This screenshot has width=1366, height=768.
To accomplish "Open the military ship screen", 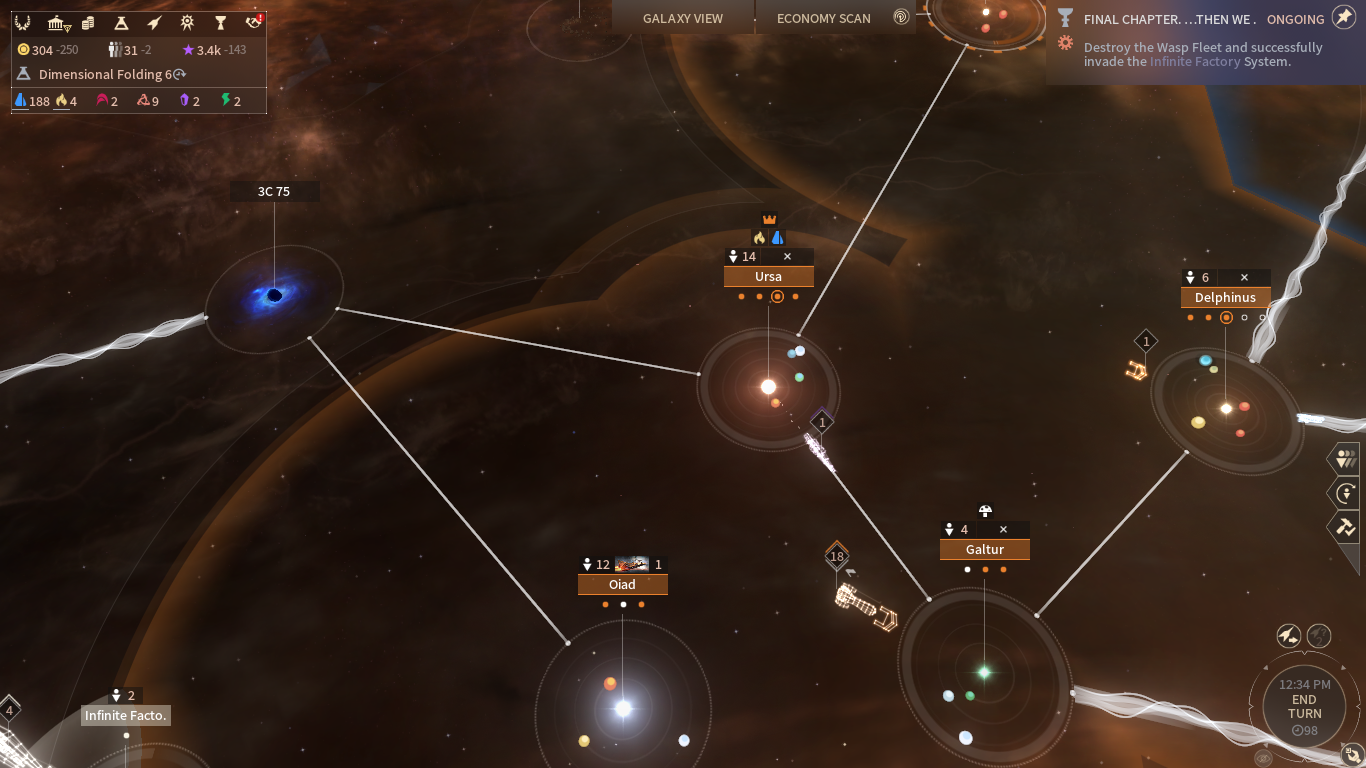I will pos(154,23).
